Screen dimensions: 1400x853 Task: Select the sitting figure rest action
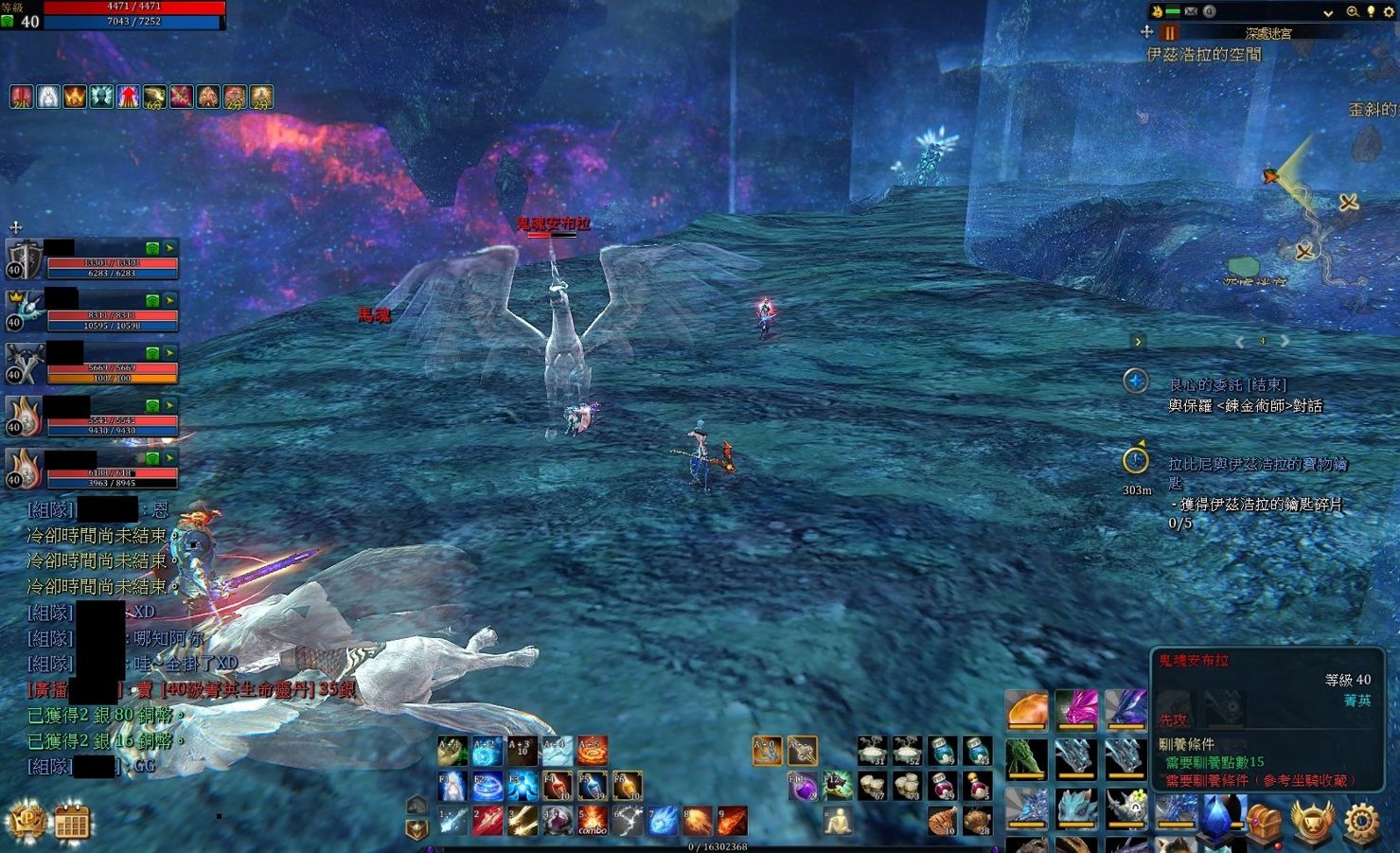tap(837, 821)
